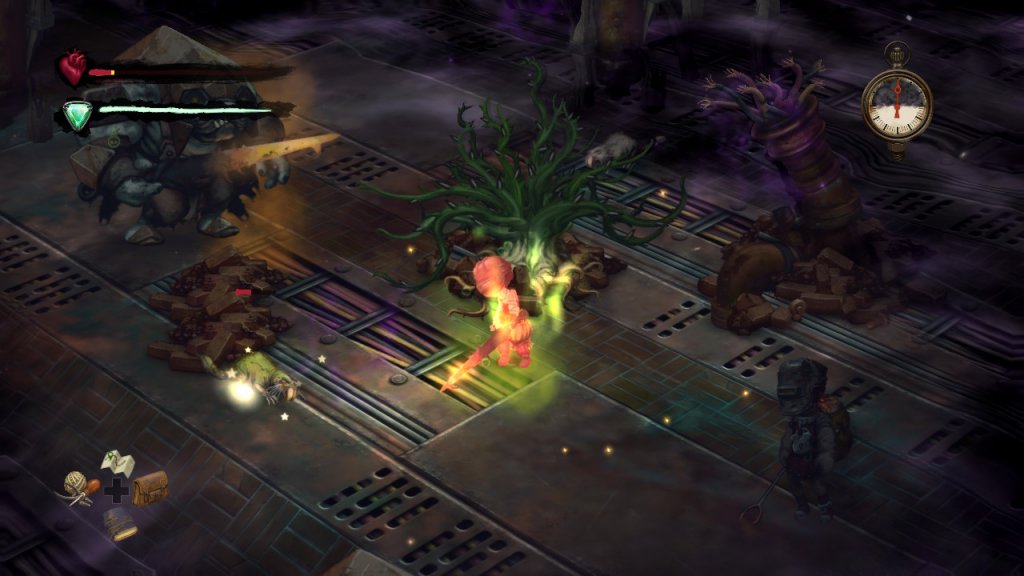Click the pocket watch clock

pos(897,103)
